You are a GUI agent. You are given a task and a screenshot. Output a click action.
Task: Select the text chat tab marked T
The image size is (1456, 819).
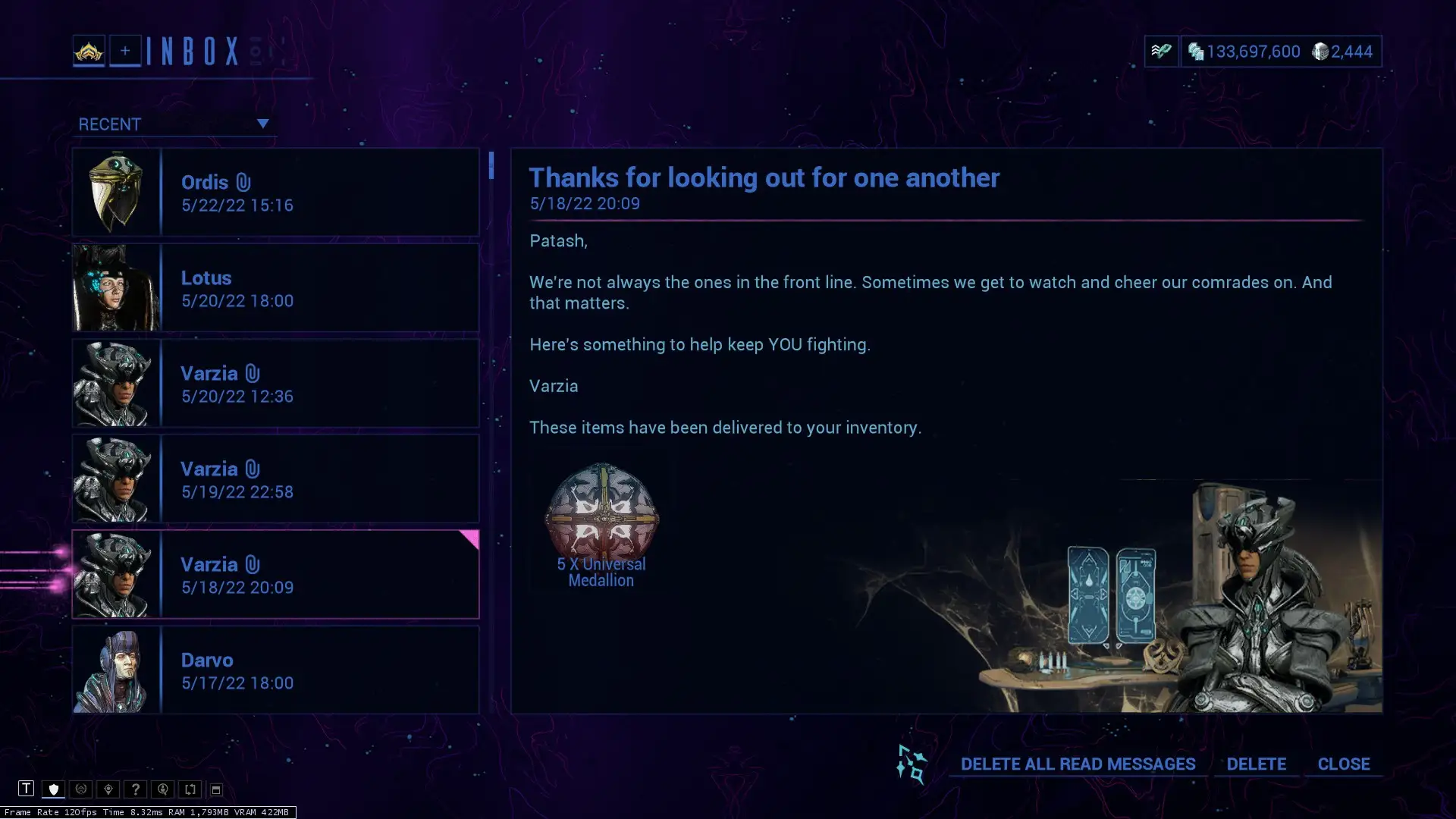(27, 789)
